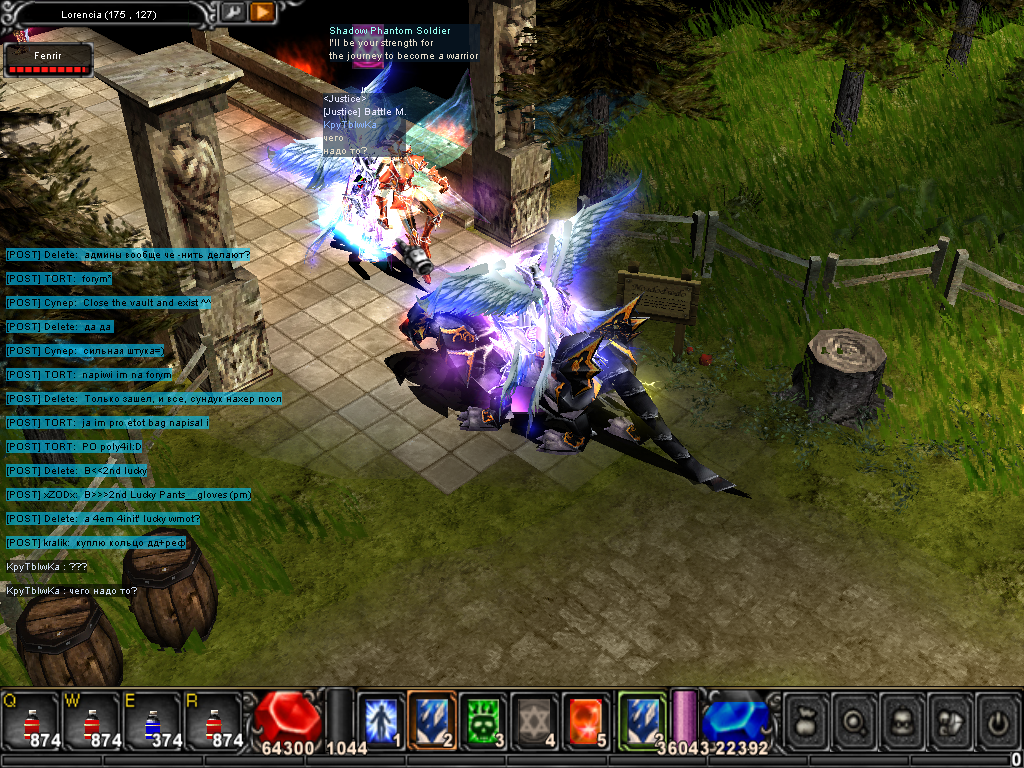Screen dimensions: 1024x768
Task: Activate the glowing figure skill in slot 1
Action: coord(380,720)
